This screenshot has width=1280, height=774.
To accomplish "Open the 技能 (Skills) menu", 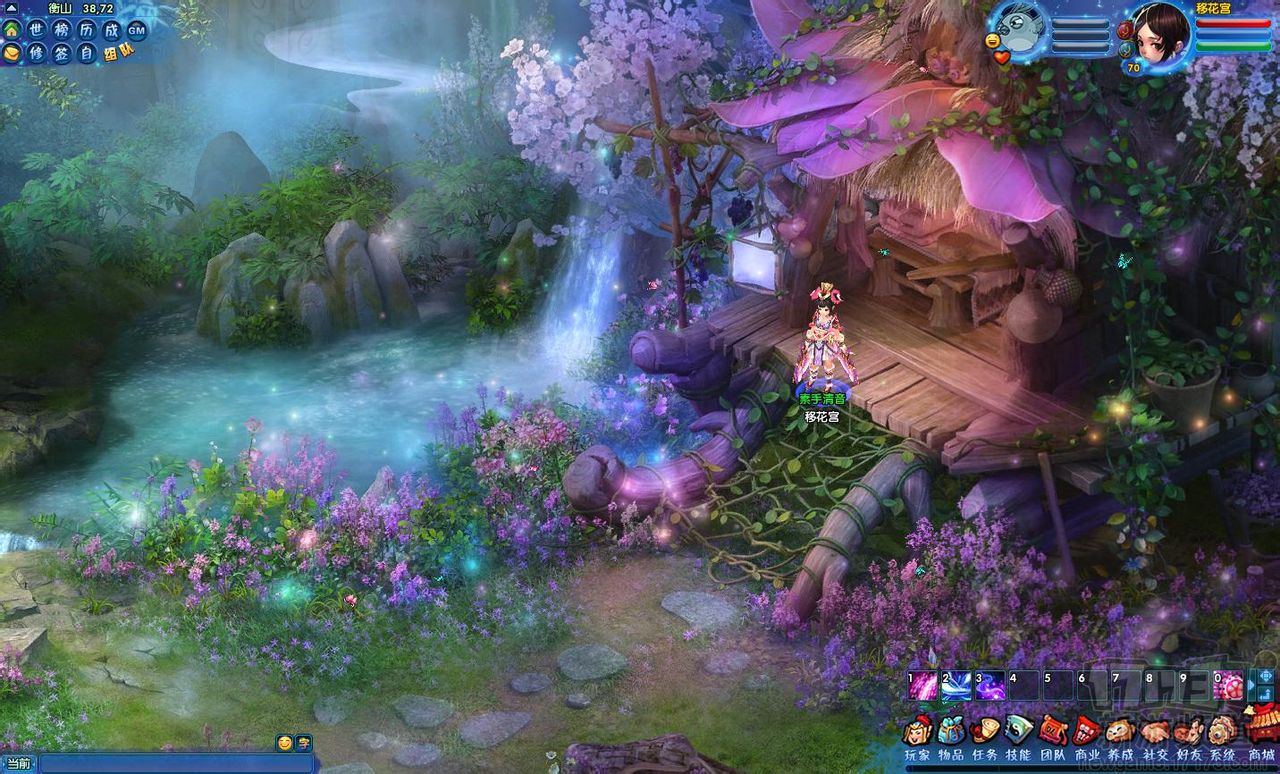I will pos(1019,731).
